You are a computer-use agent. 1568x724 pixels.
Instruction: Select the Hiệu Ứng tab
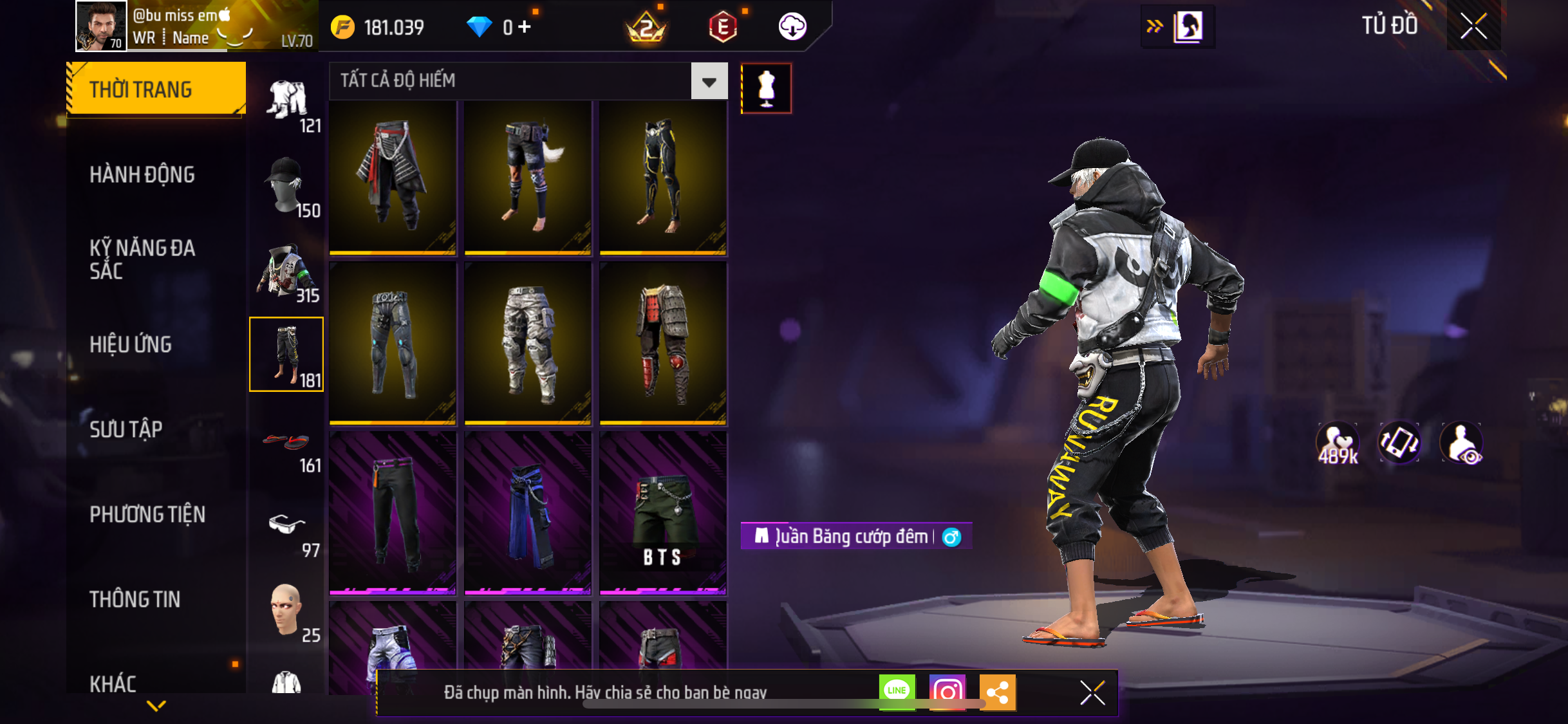click(131, 344)
